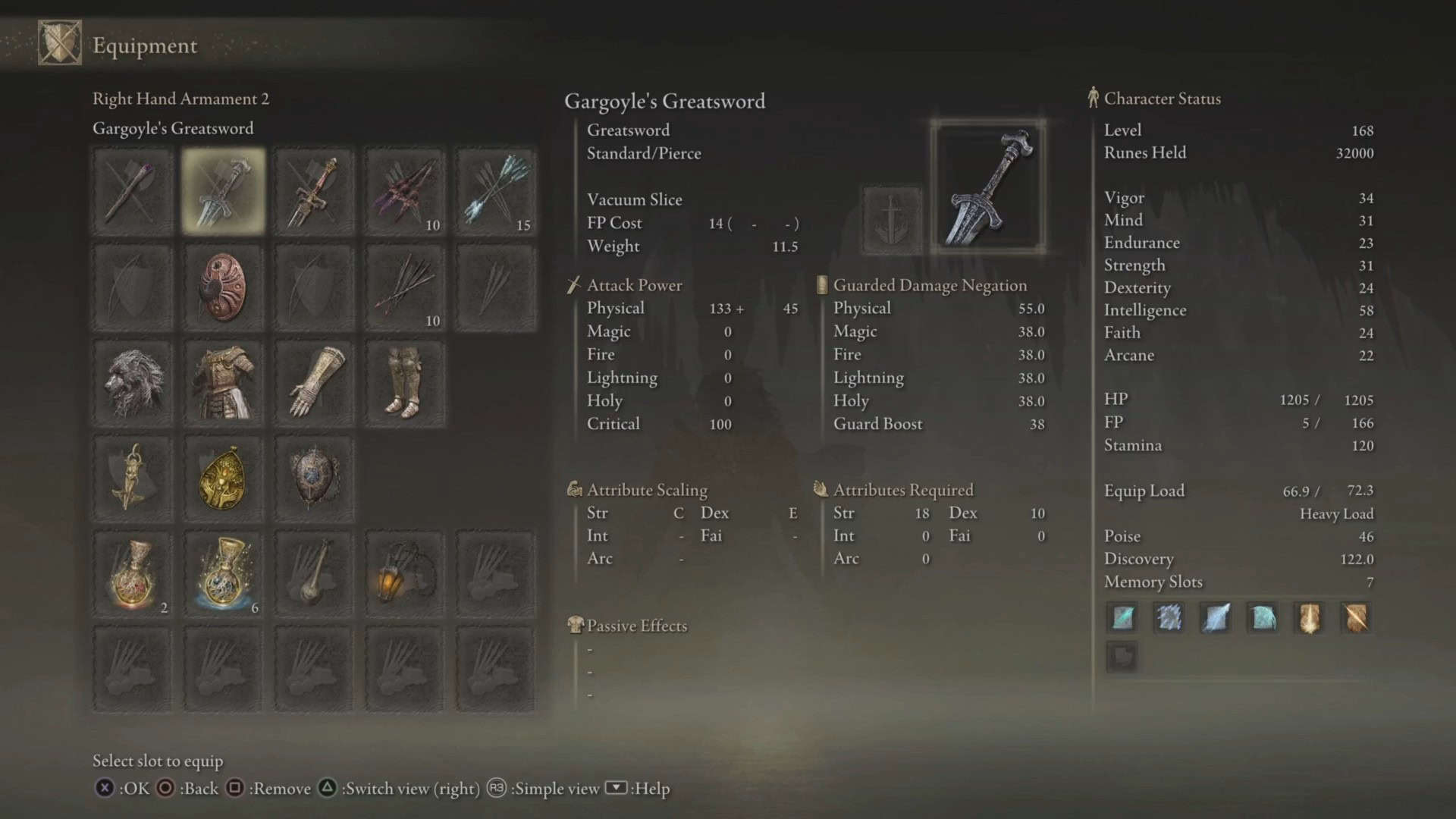Choose the round red shield slot
Viewport: 1456px width, 819px height.
point(223,287)
